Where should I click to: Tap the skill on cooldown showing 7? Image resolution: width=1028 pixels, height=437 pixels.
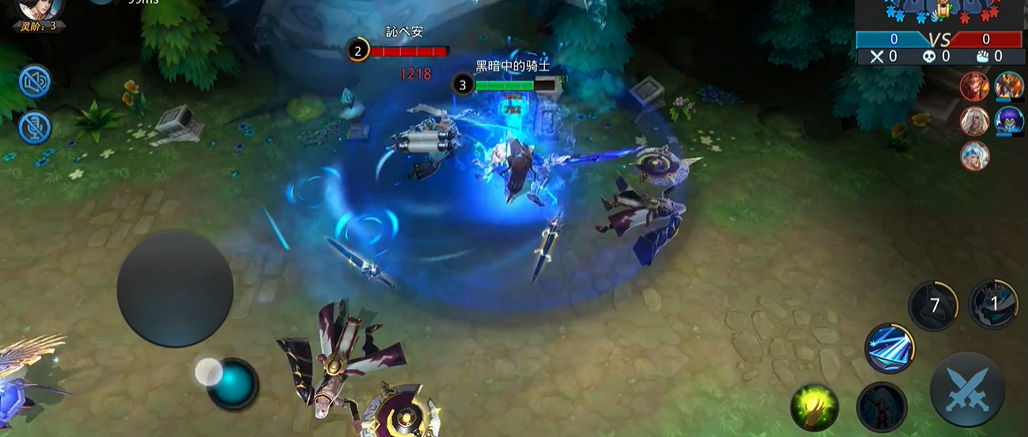(933, 305)
